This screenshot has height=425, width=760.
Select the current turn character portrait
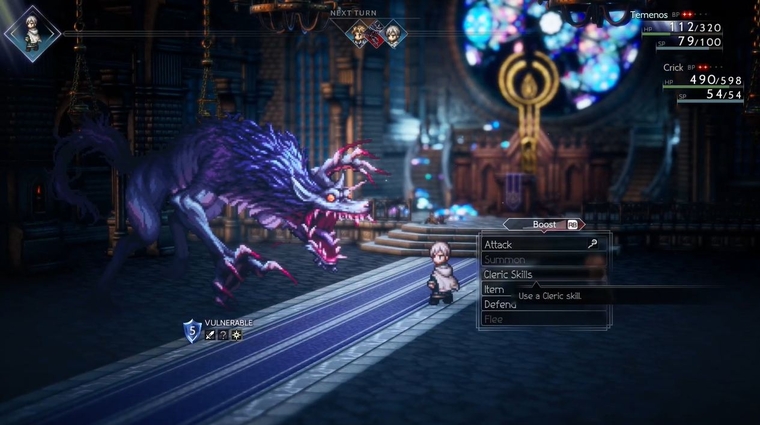(32, 33)
